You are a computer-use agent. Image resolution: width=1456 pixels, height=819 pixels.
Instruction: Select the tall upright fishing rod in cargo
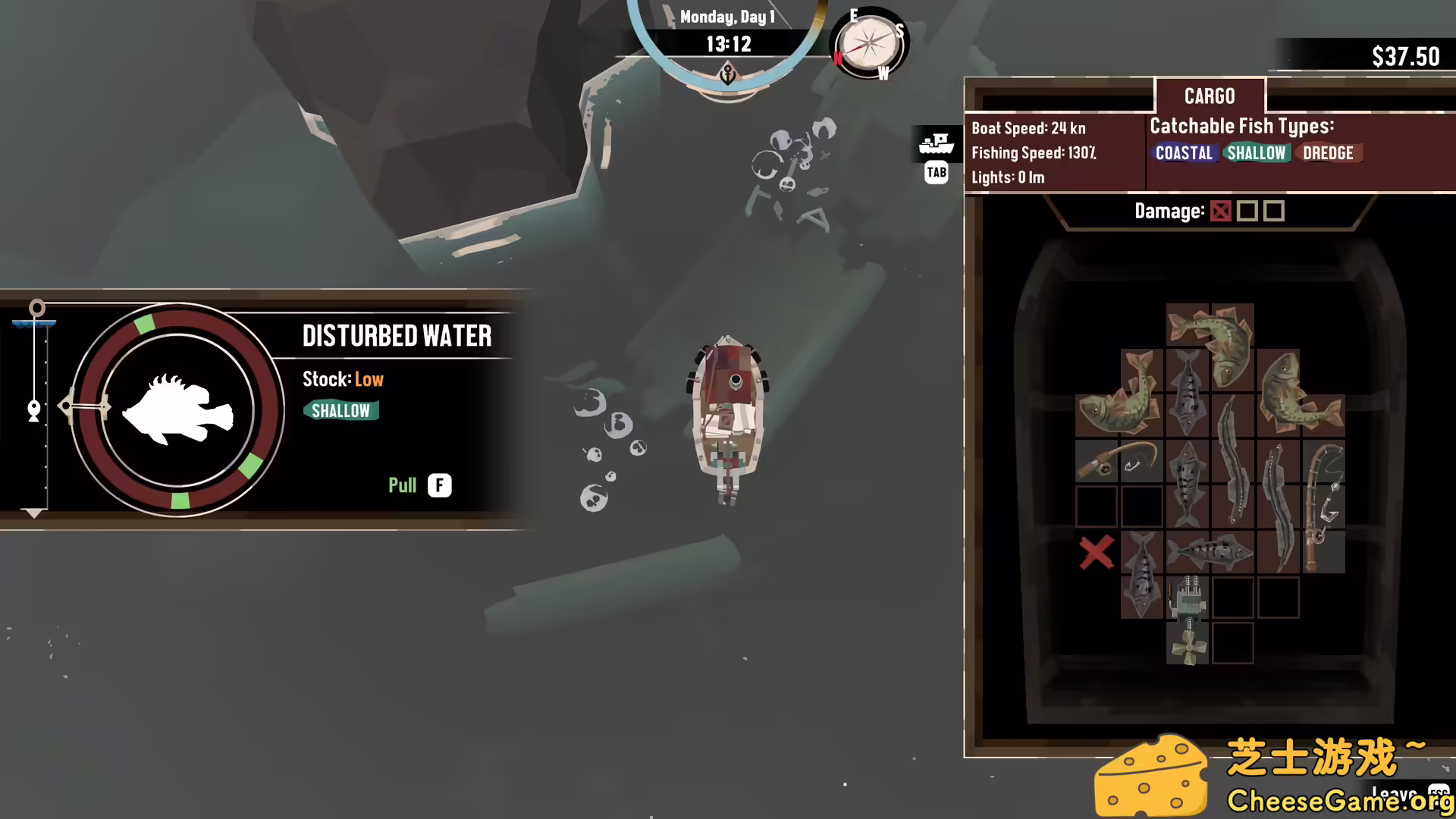pos(1323,506)
